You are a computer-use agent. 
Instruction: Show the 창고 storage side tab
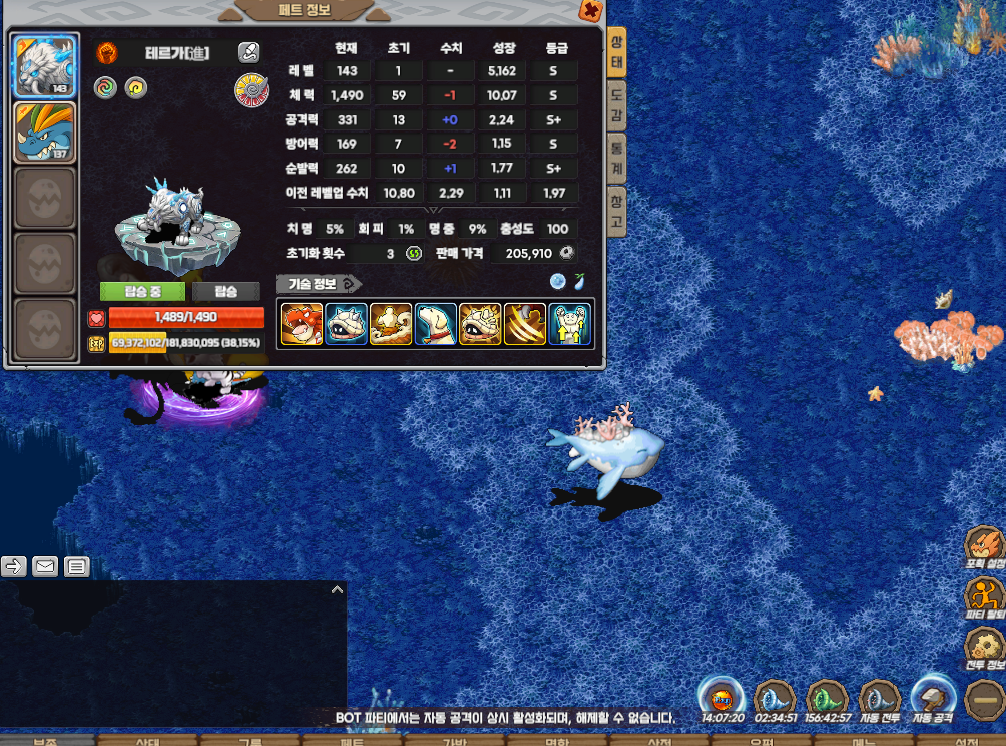coord(617,211)
